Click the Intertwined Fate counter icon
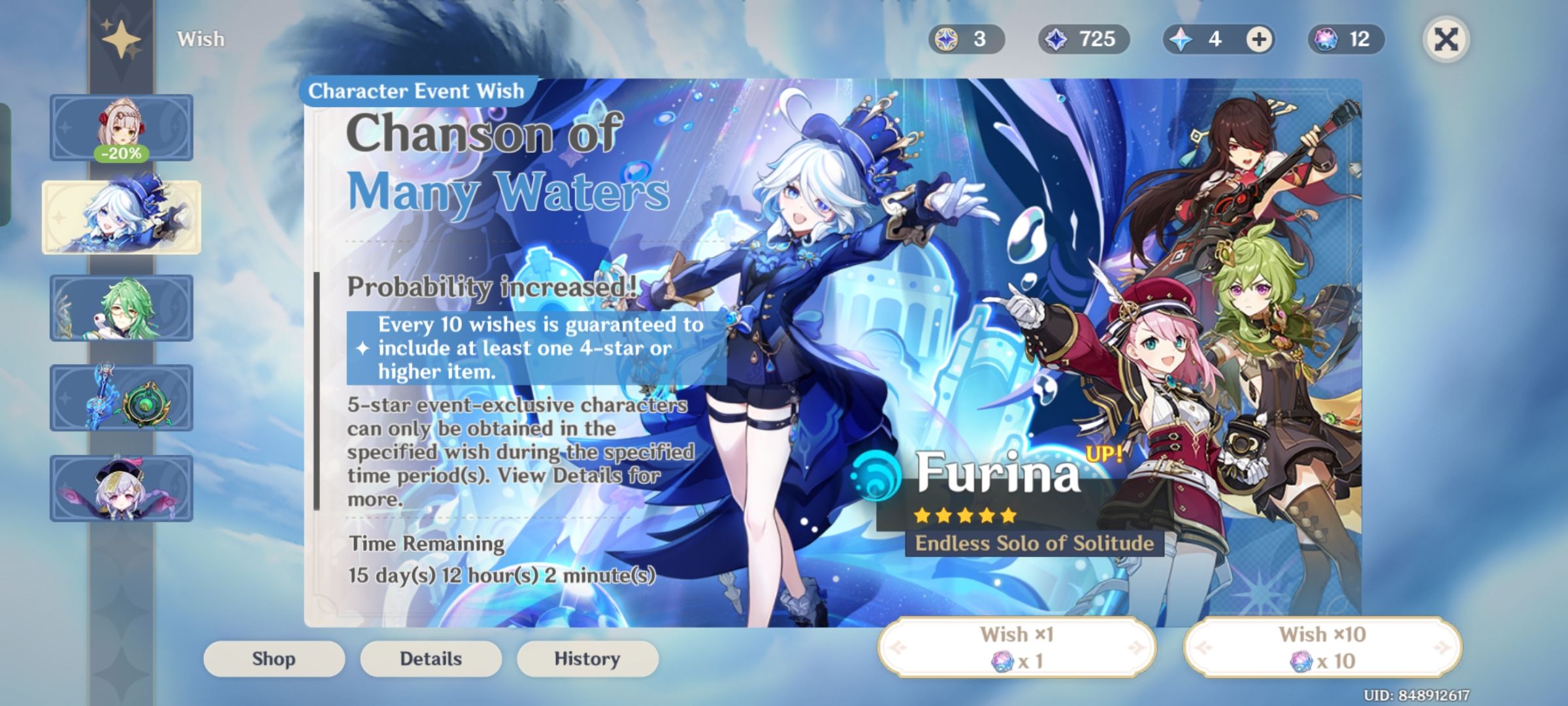The image size is (1568, 706). tap(1326, 39)
